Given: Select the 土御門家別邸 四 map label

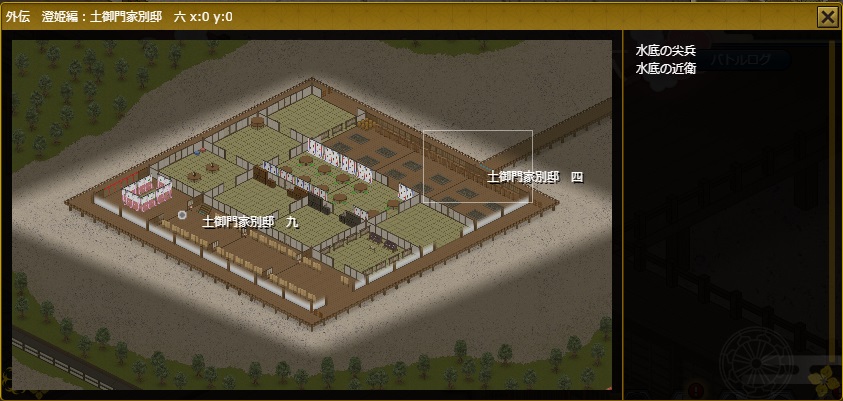Looking at the screenshot, I should point(534,176).
